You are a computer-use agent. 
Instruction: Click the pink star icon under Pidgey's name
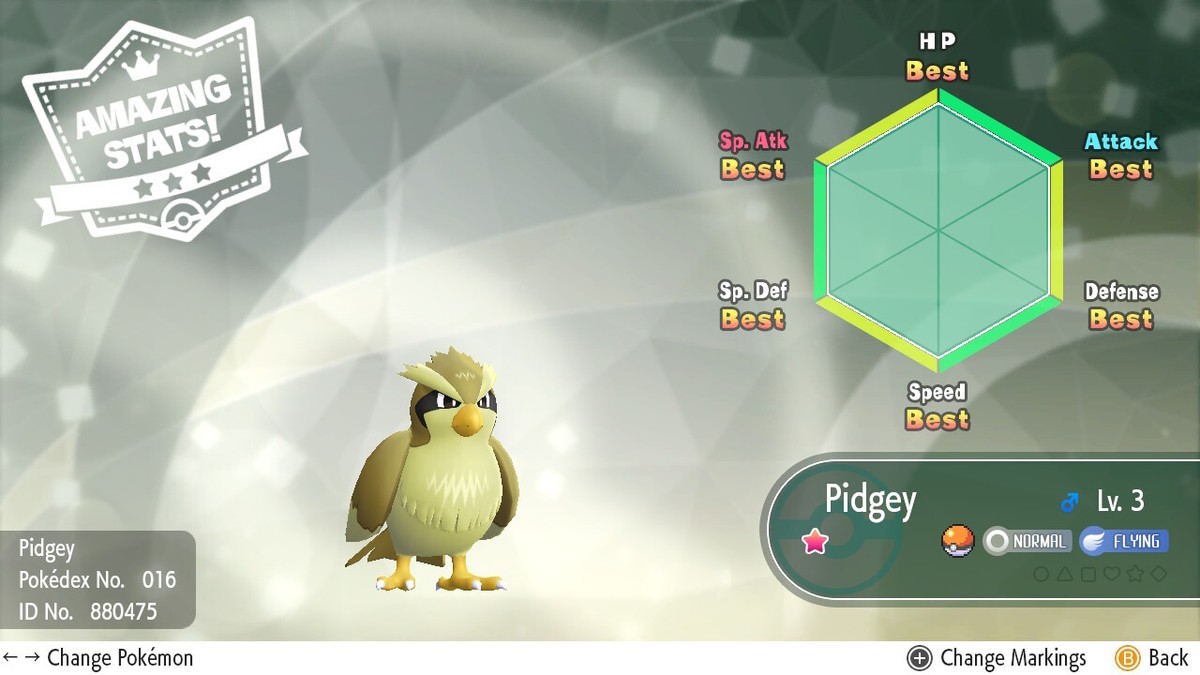coord(816,542)
